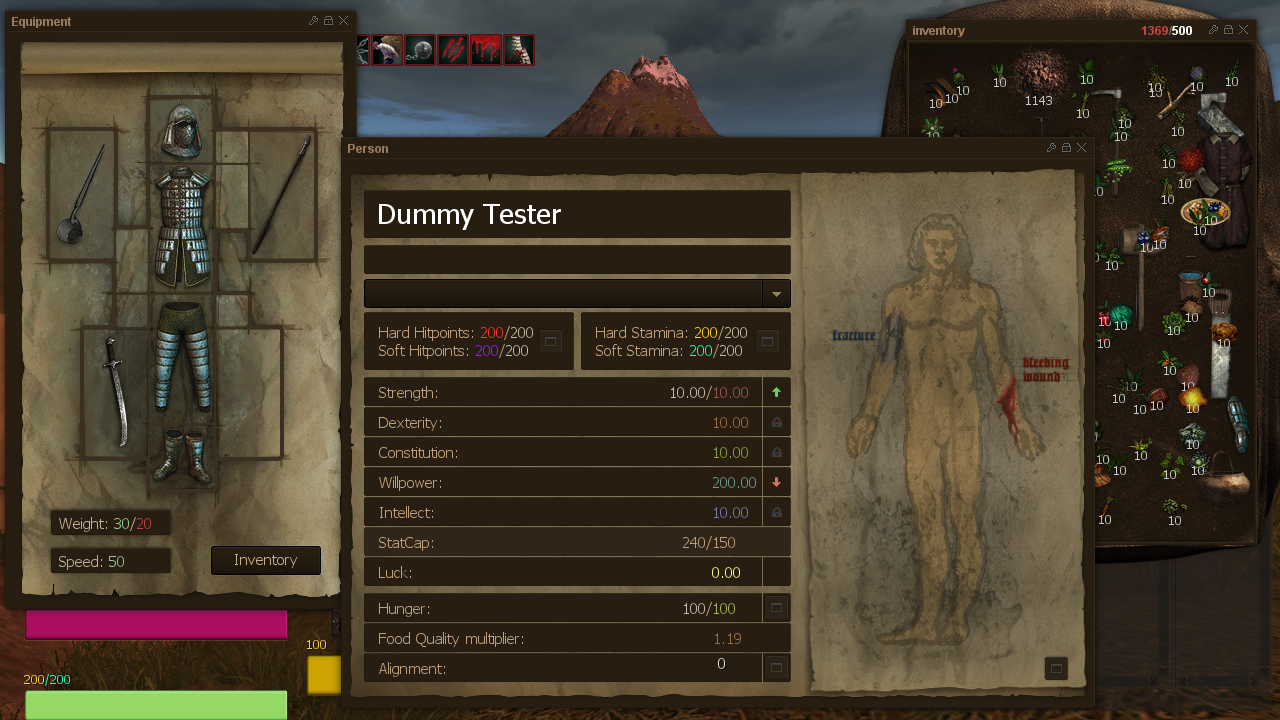Close the inventory window
Viewport: 1280px width, 720px height.
[1244, 30]
